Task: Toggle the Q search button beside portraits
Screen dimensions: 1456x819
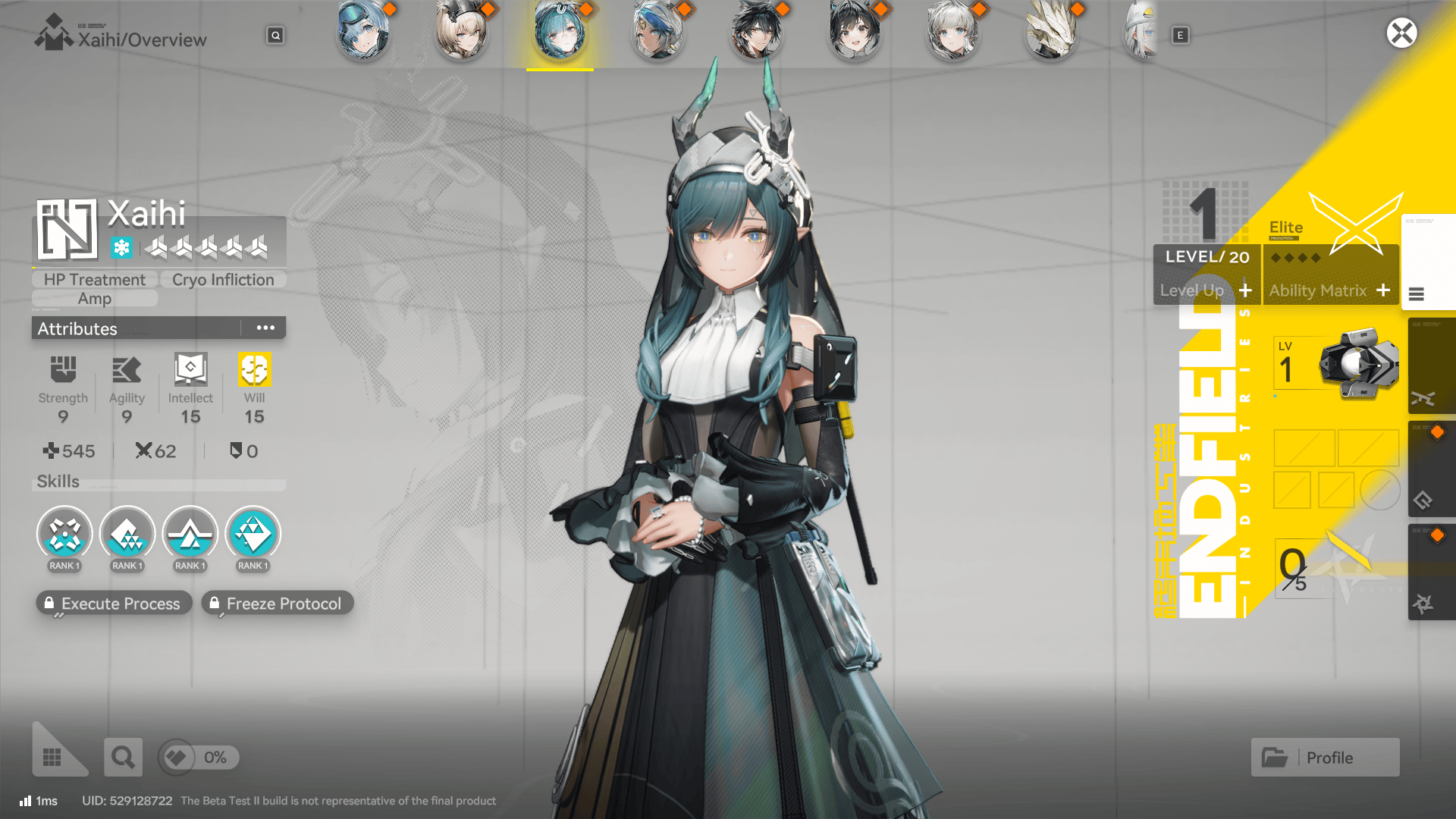Action: (275, 35)
